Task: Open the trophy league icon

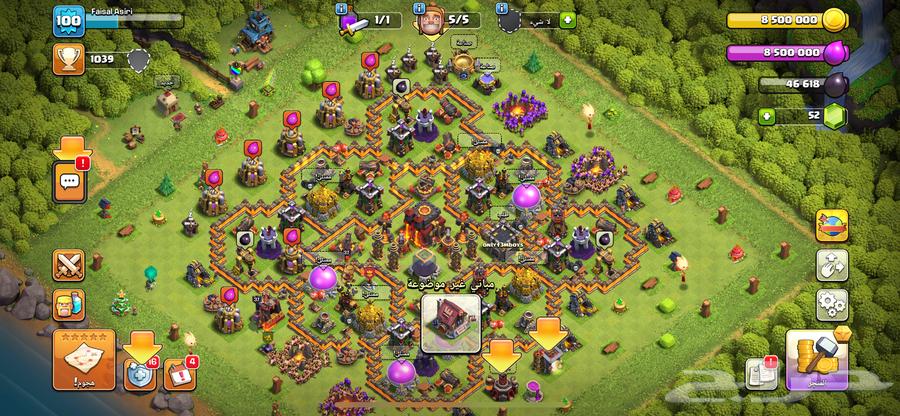Action: 67,60
